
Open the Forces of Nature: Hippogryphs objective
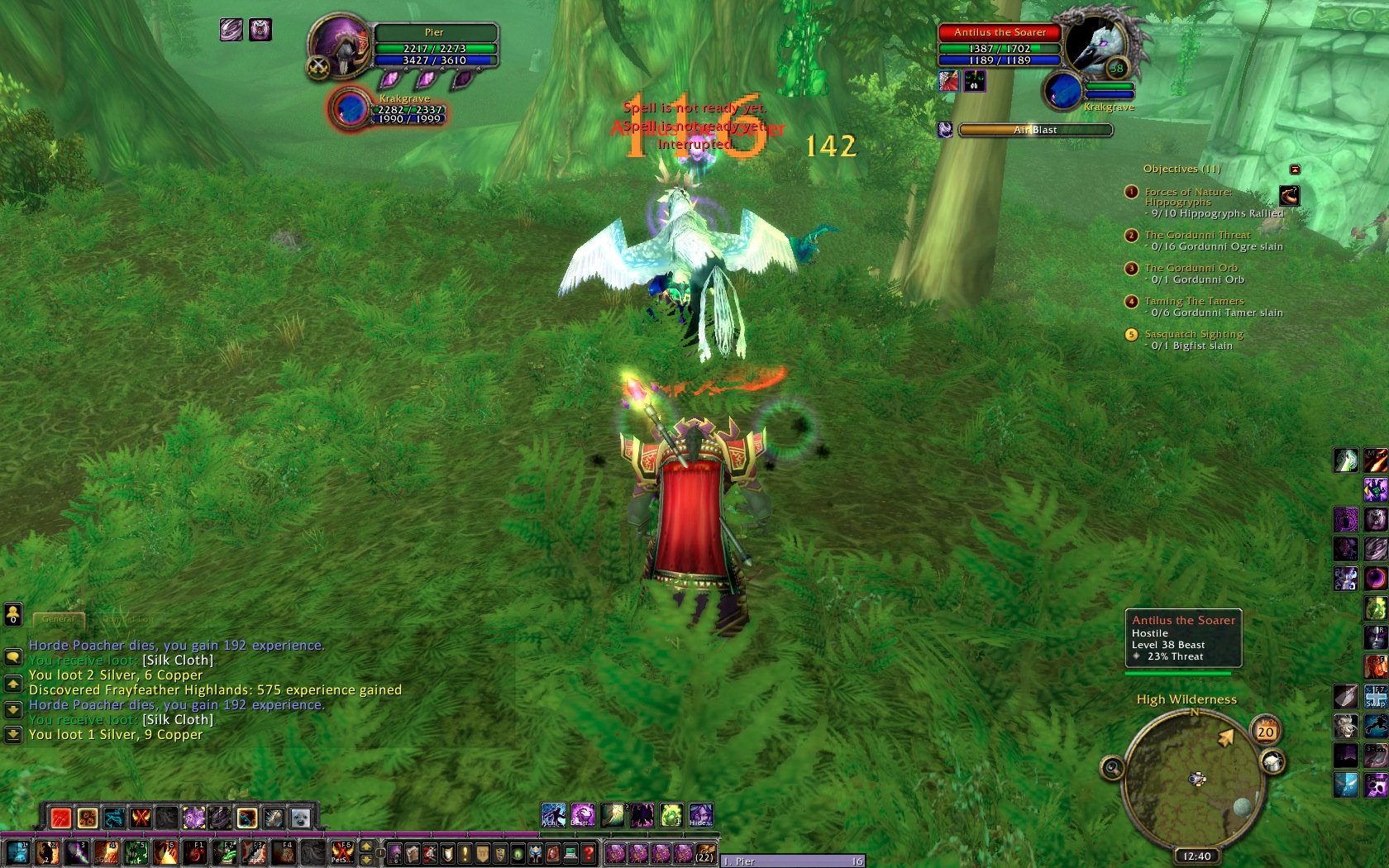coord(1187,197)
